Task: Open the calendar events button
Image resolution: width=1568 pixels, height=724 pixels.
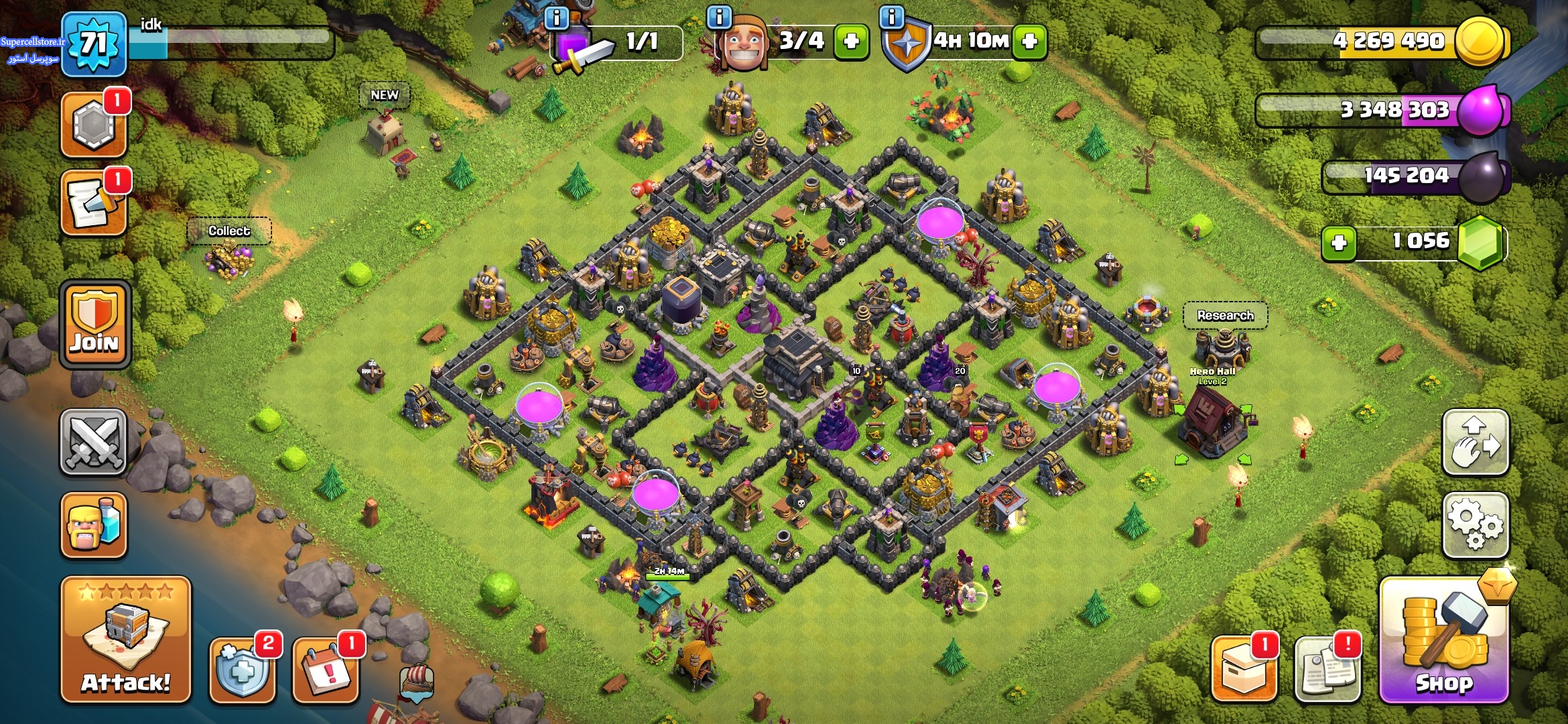Action: coord(326,670)
